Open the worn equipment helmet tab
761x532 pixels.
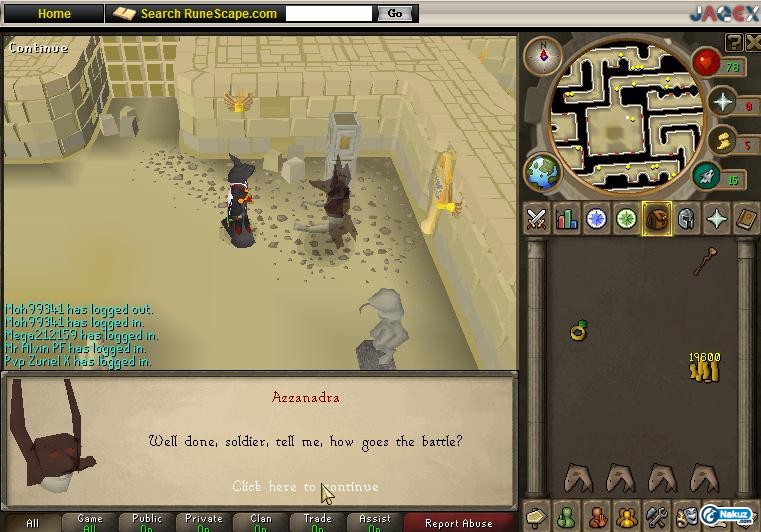pos(686,219)
